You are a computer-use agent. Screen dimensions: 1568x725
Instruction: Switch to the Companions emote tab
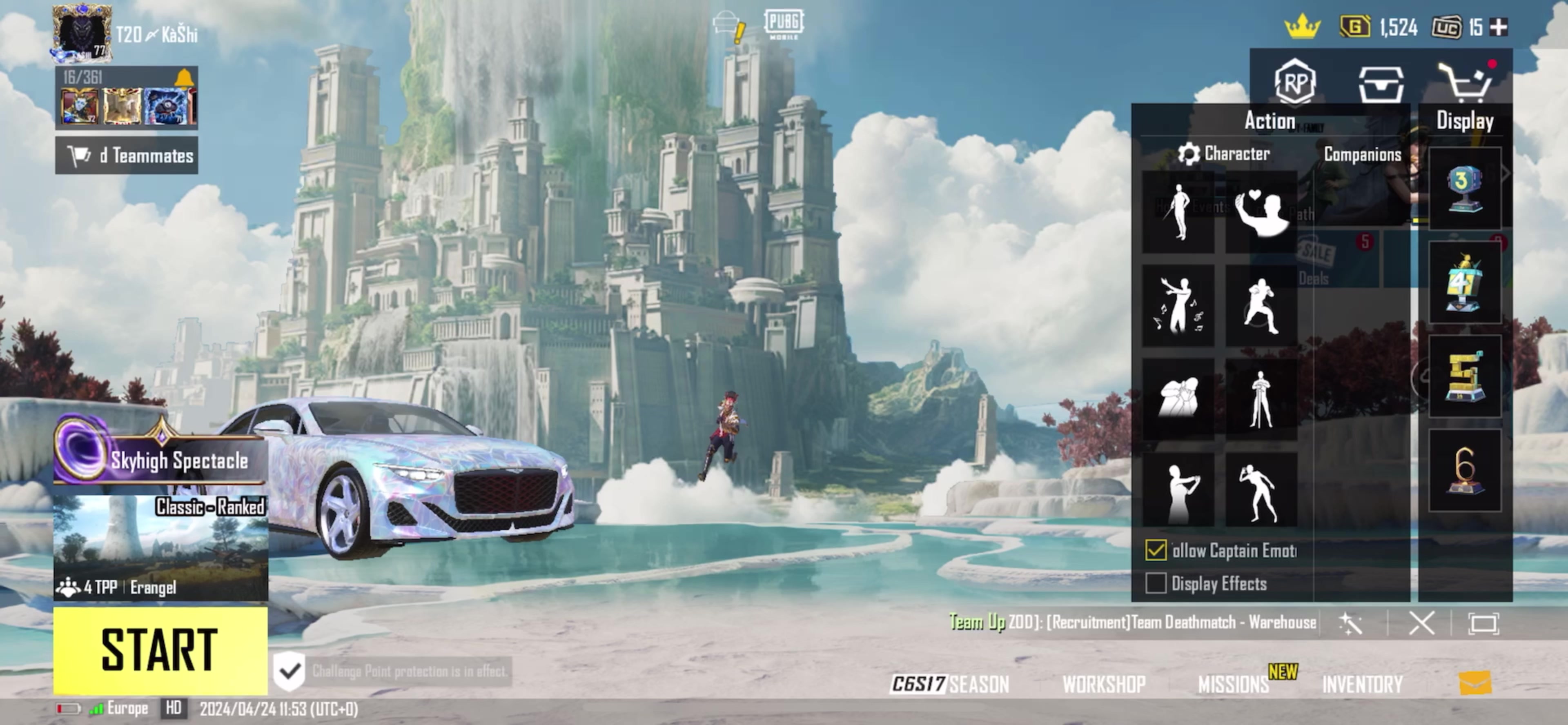pos(1362,155)
